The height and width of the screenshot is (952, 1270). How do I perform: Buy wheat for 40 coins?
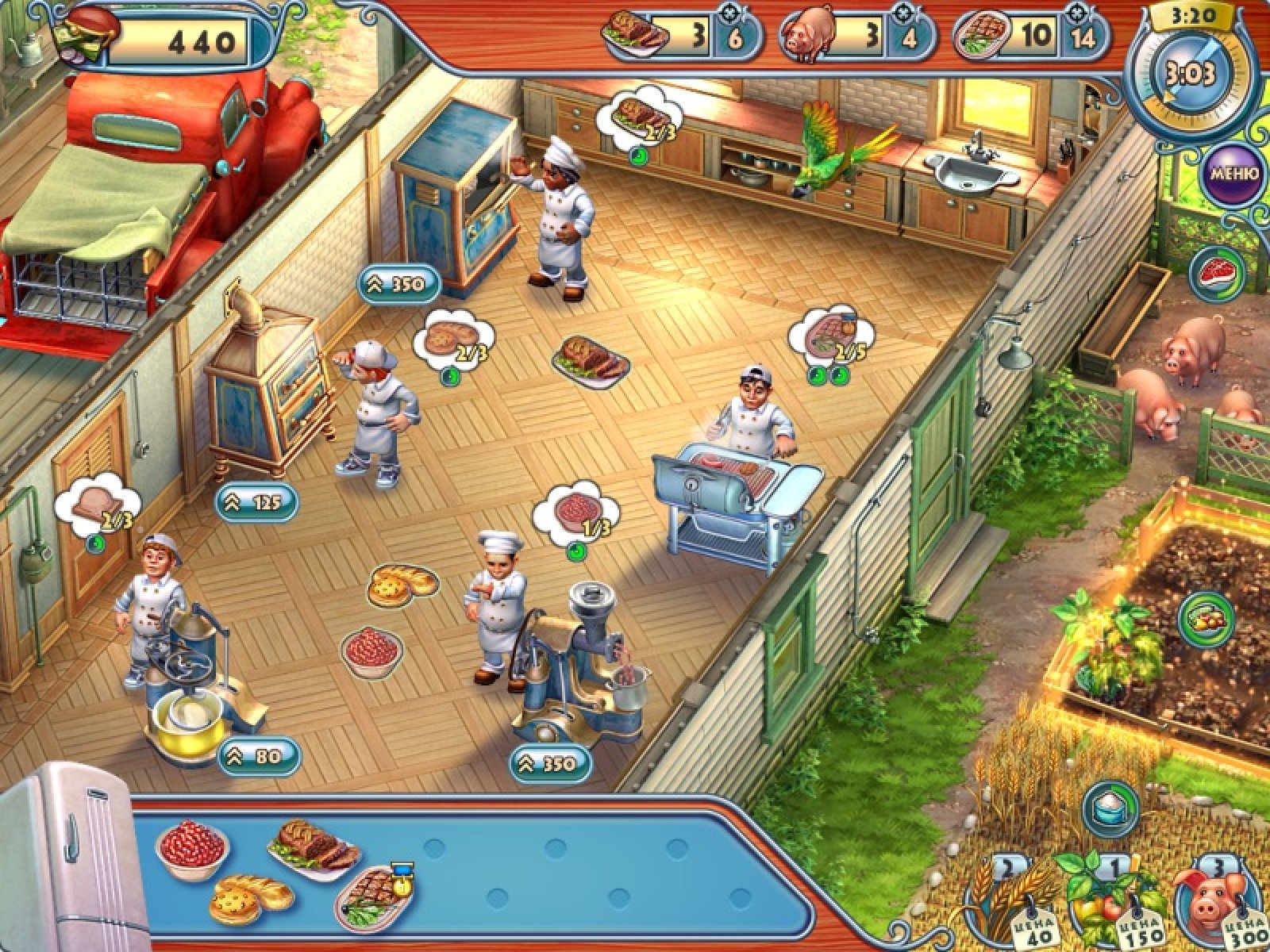1010,900
